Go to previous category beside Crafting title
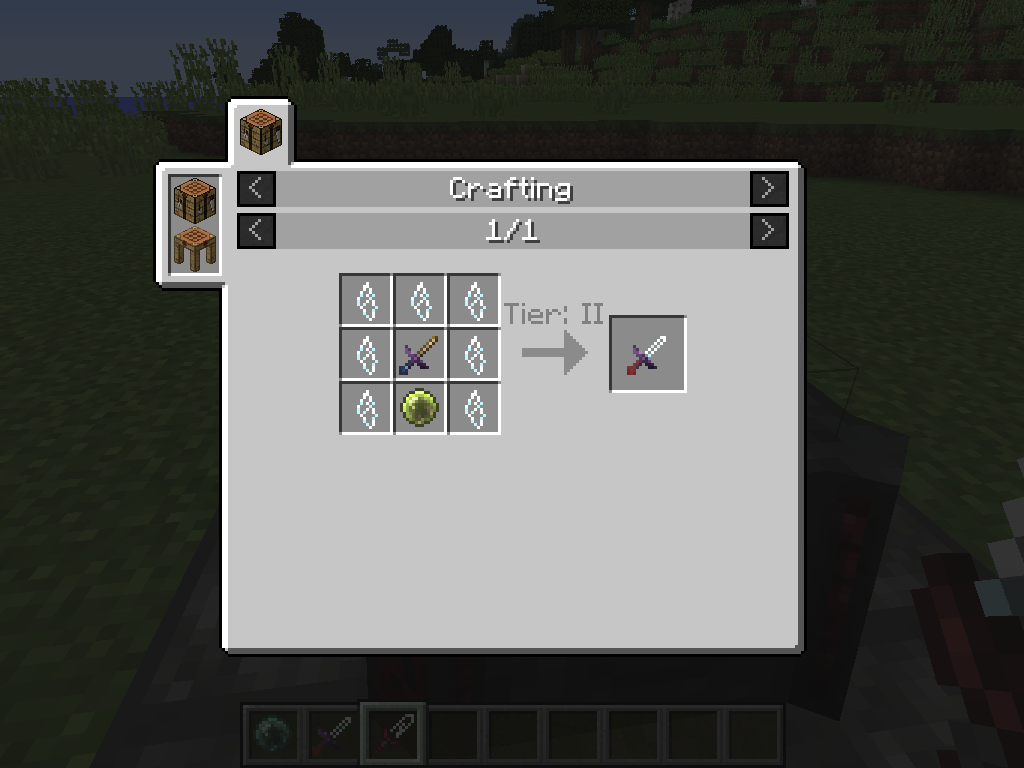1024x768 pixels. pyautogui.click(x=256, y=188)
